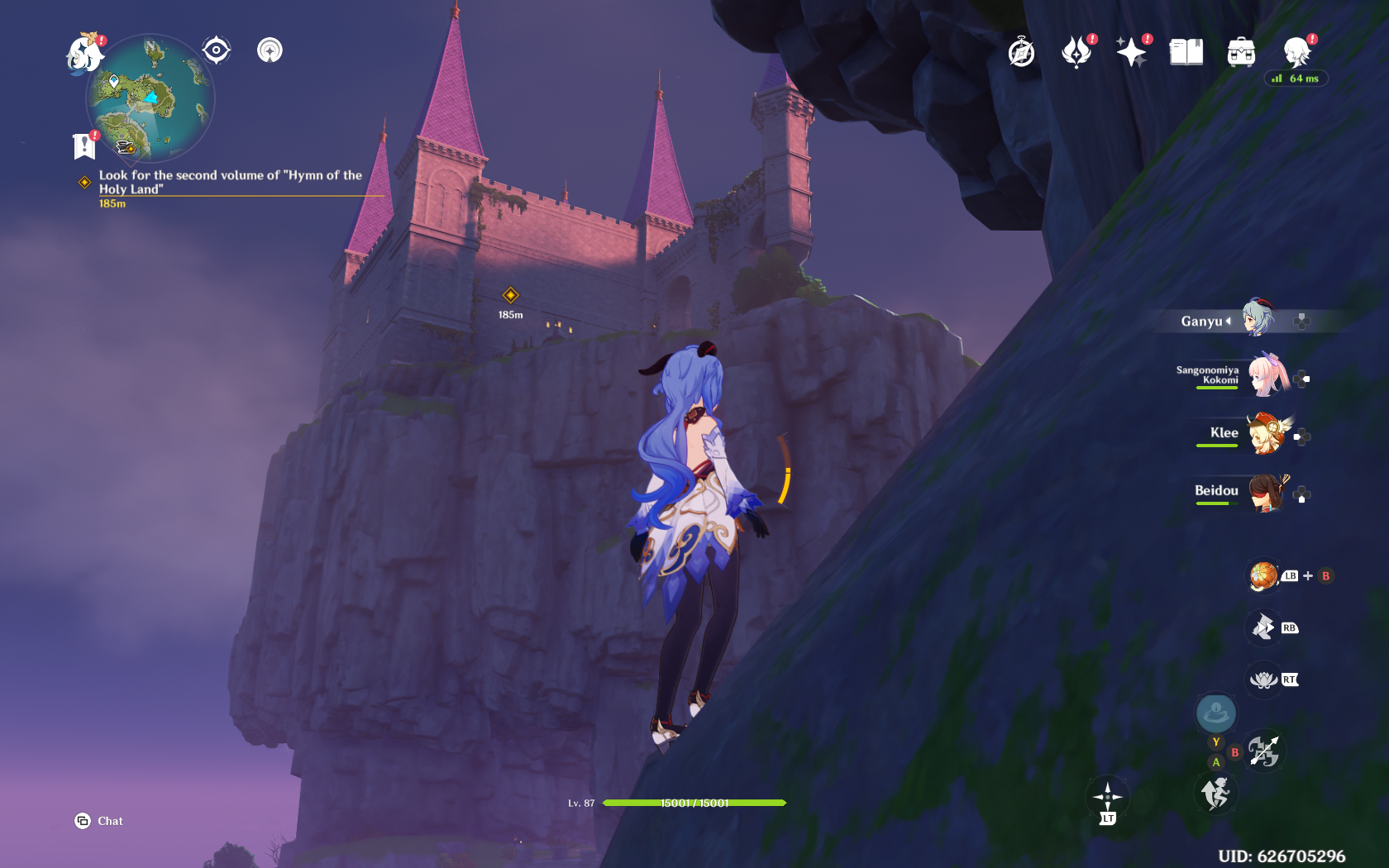Screen dimensions: 1389x868
Task: Select Ganyu in the party list
Action: (x=1258, y=319)
